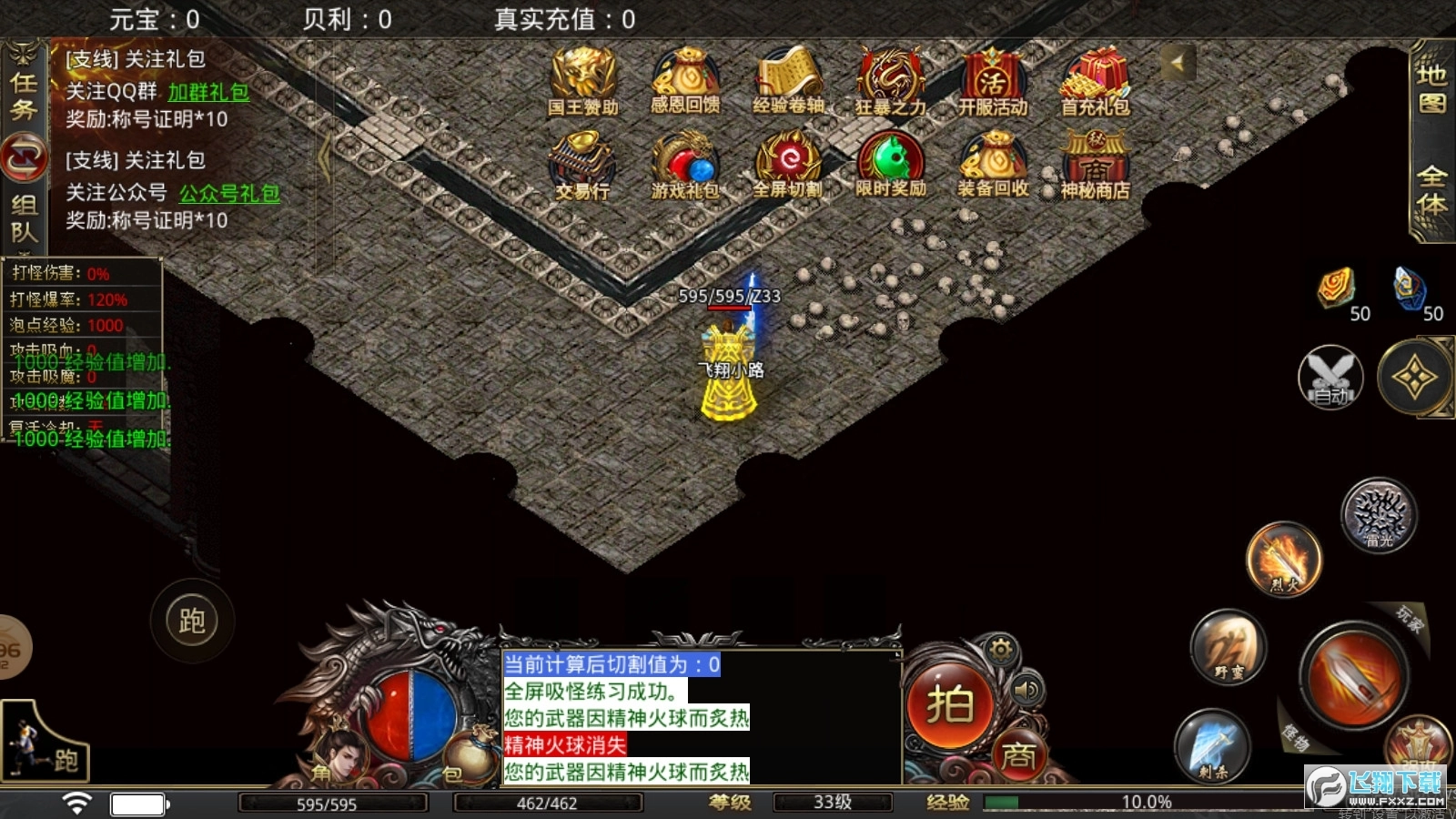Open 装备回收 equipment recycling

coord(993,164)
